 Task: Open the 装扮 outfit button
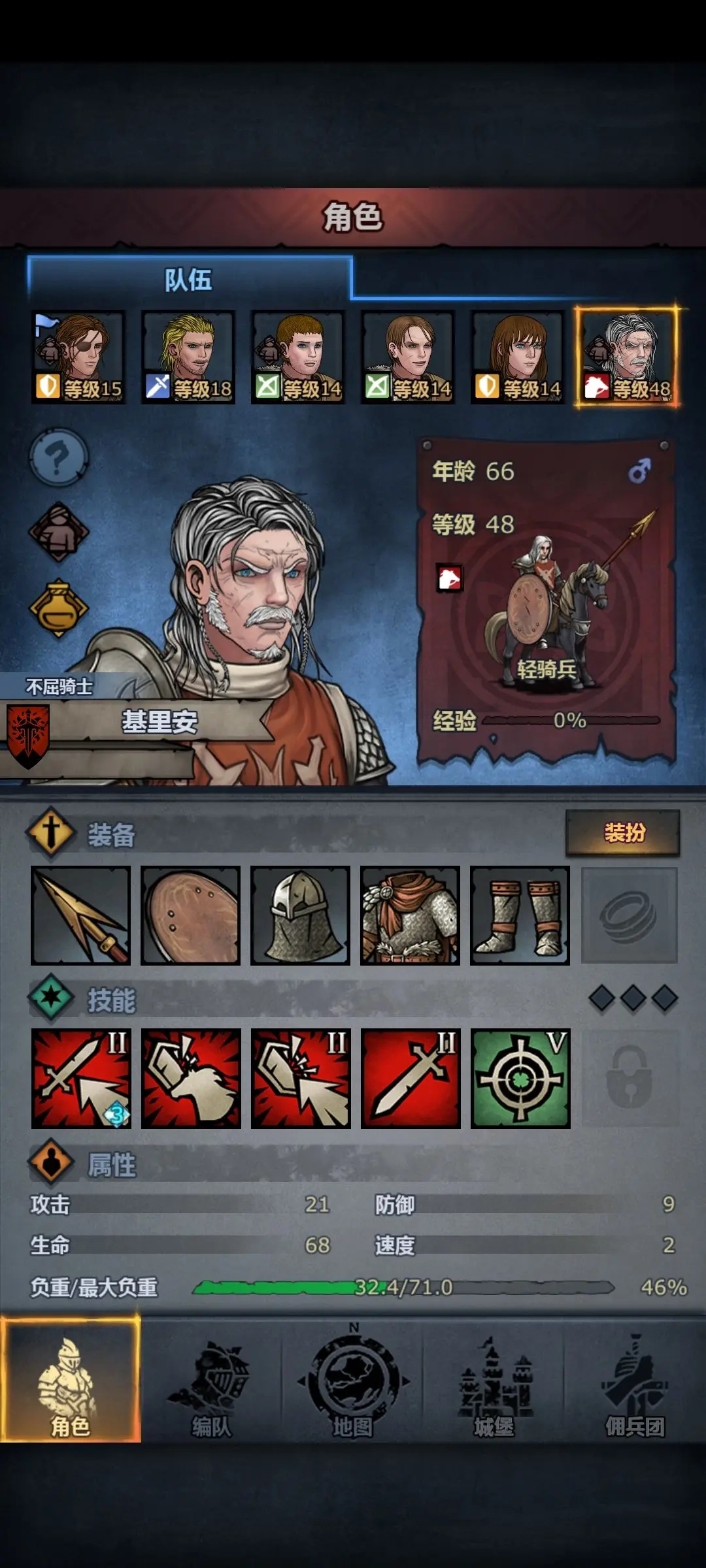(623, 833)
